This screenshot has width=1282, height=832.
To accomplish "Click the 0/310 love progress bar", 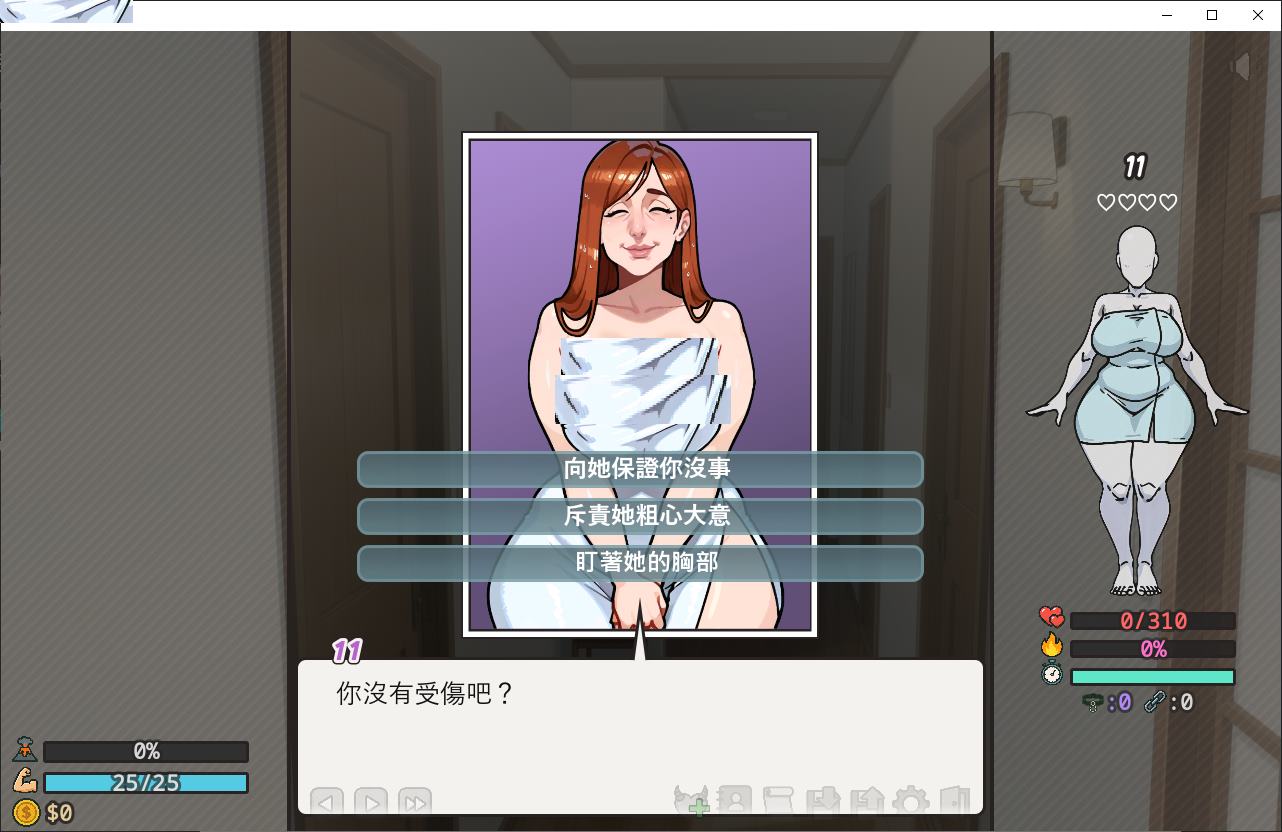I will pos(1152,620).
